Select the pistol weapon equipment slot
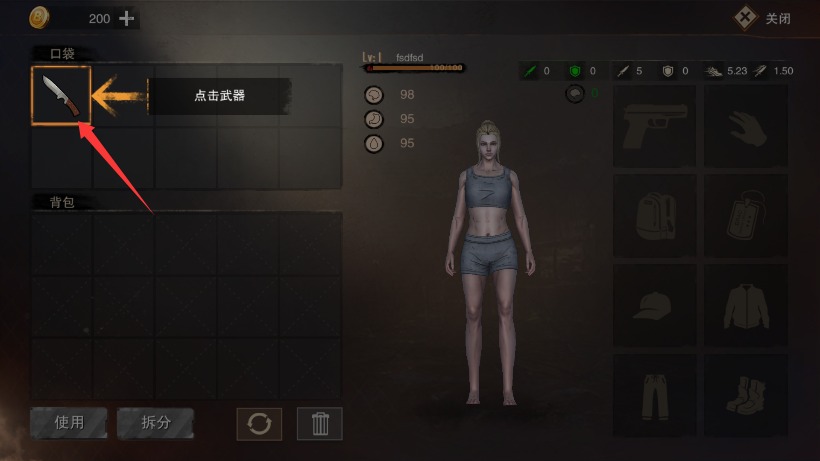Screen dimensions: 820x461 coord(654,125)
